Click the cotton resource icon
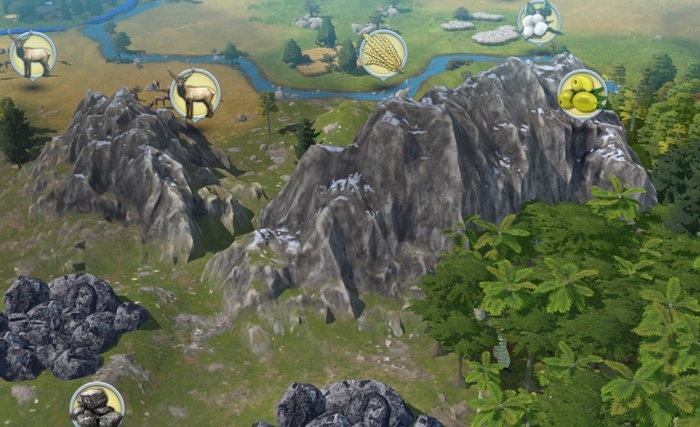Viewport: 700px width, 427px height. [x=538, y=21]
